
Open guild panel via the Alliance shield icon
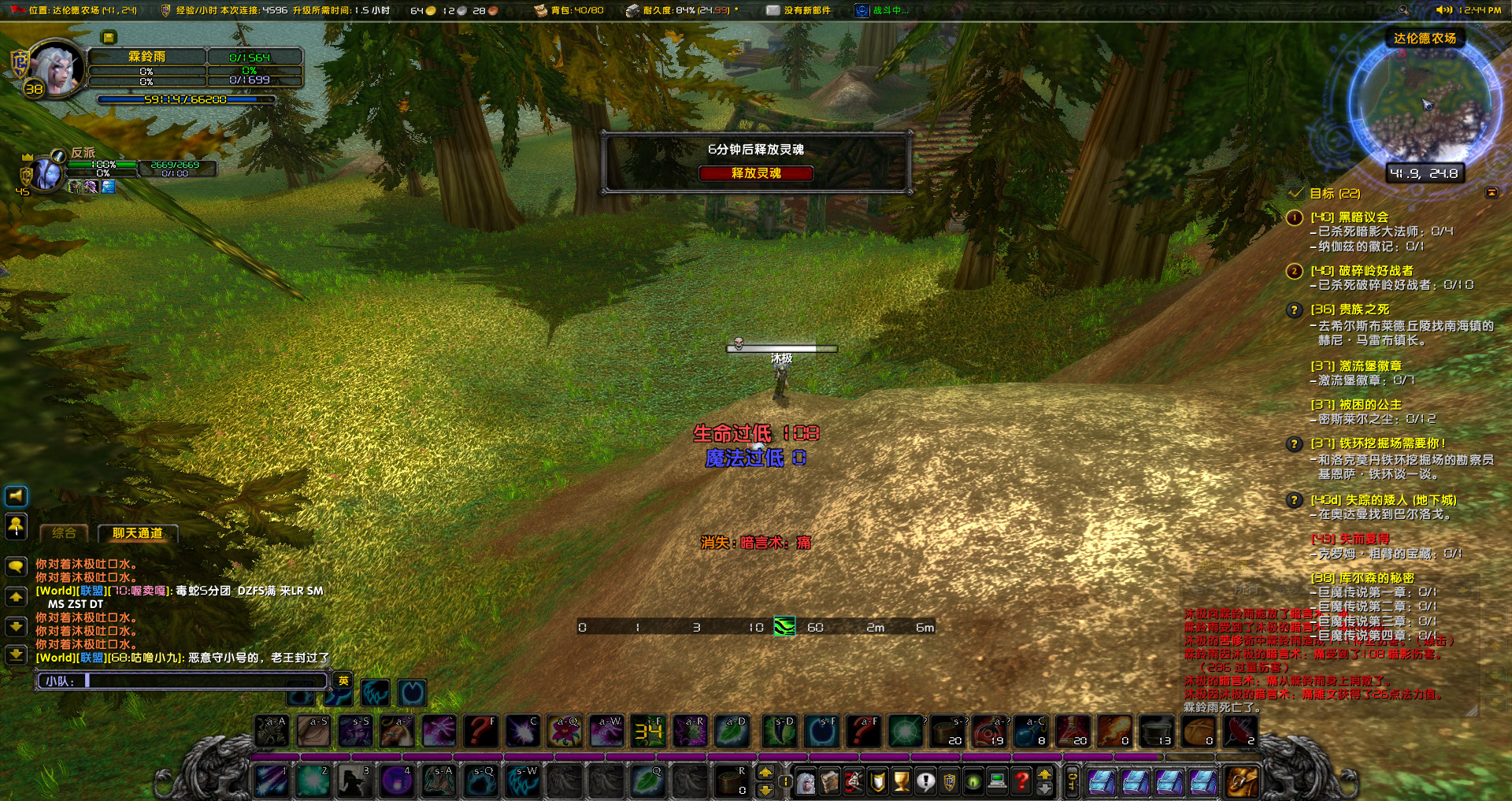(x=948, y=784)
